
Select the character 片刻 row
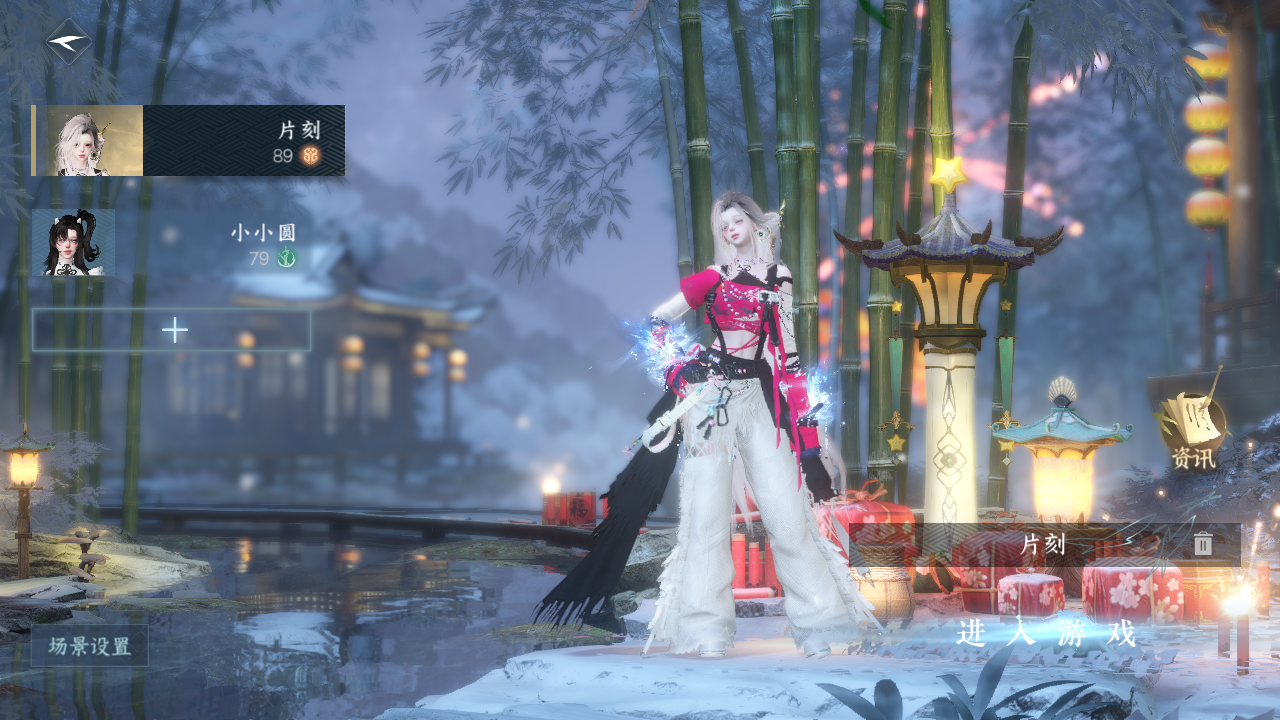189,141
